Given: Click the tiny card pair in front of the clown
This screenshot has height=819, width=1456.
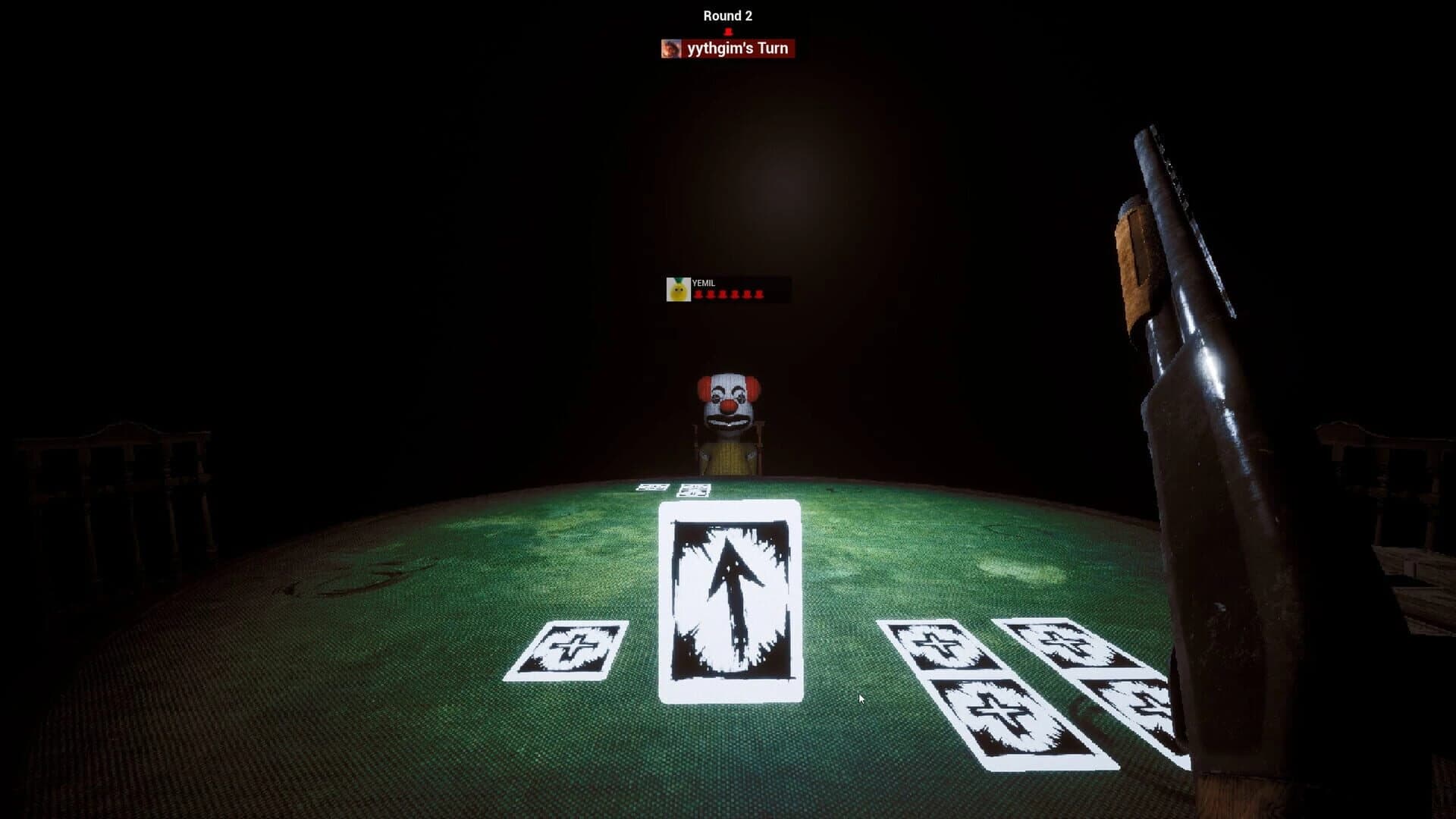Looking at the screenshot, I should (675, 489).
